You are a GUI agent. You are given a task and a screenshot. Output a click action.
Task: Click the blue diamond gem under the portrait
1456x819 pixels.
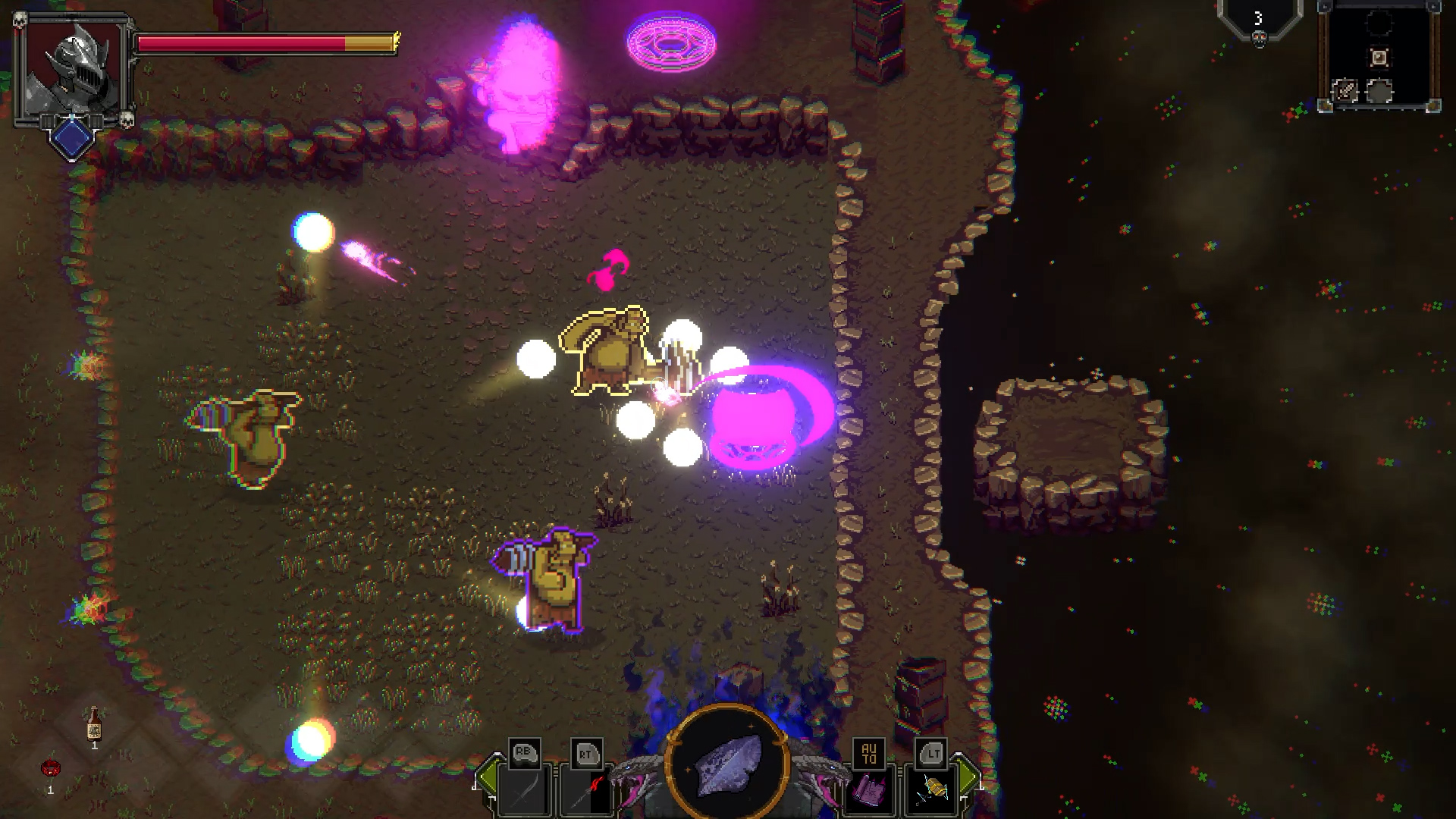point(72,136)
